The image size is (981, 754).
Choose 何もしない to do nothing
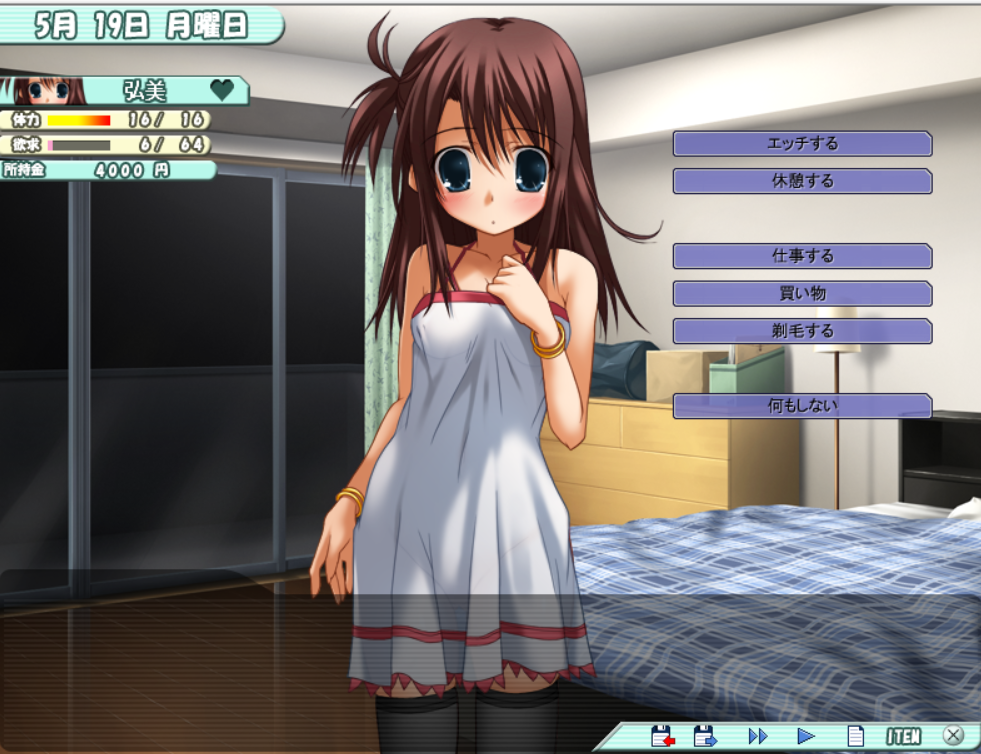[802, 406]
